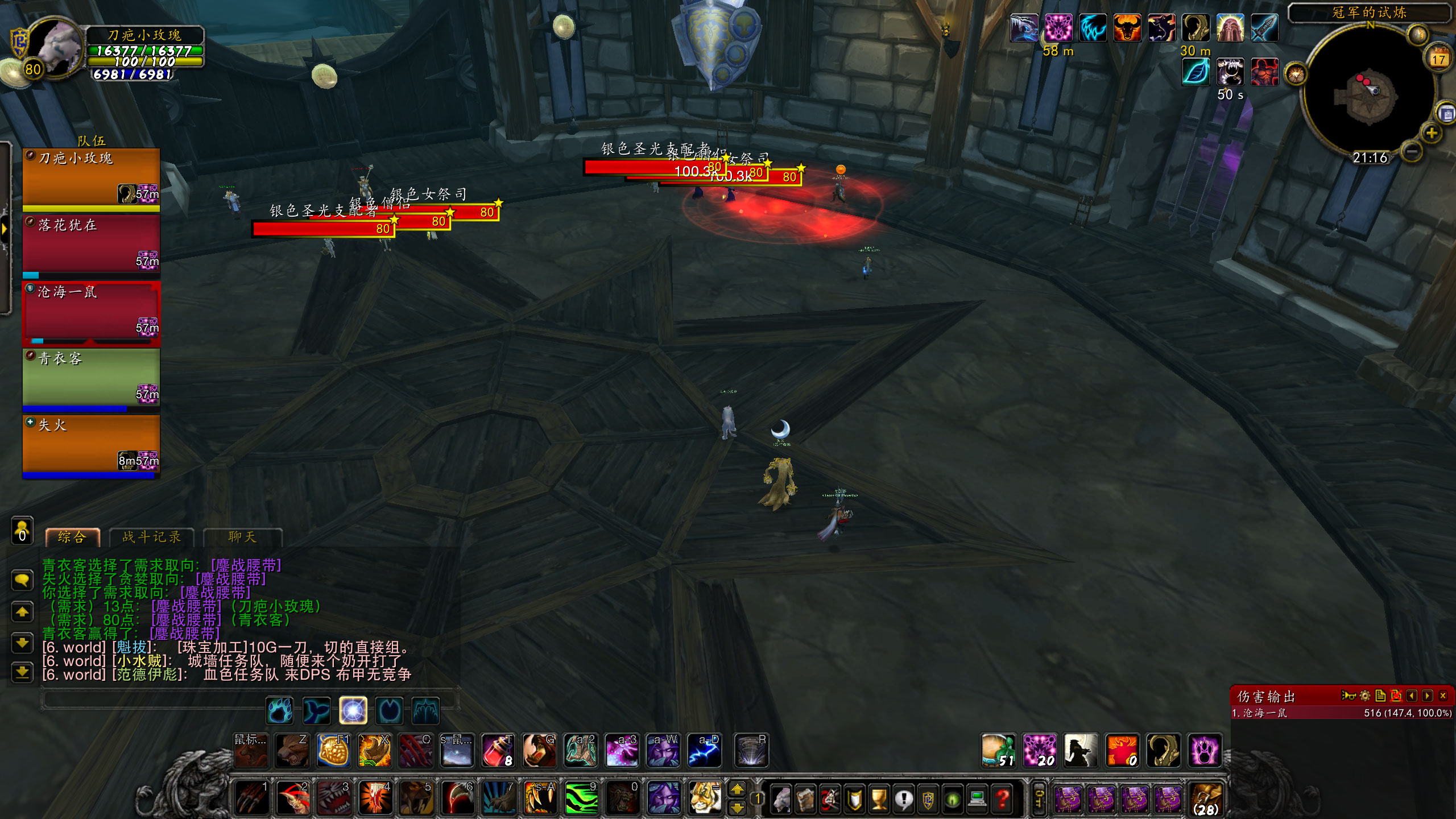Open the calendar showing 17 beside the minimap
Image resolution: width=1456 pixels, height=819 pixels.
tap(1438, 57)
